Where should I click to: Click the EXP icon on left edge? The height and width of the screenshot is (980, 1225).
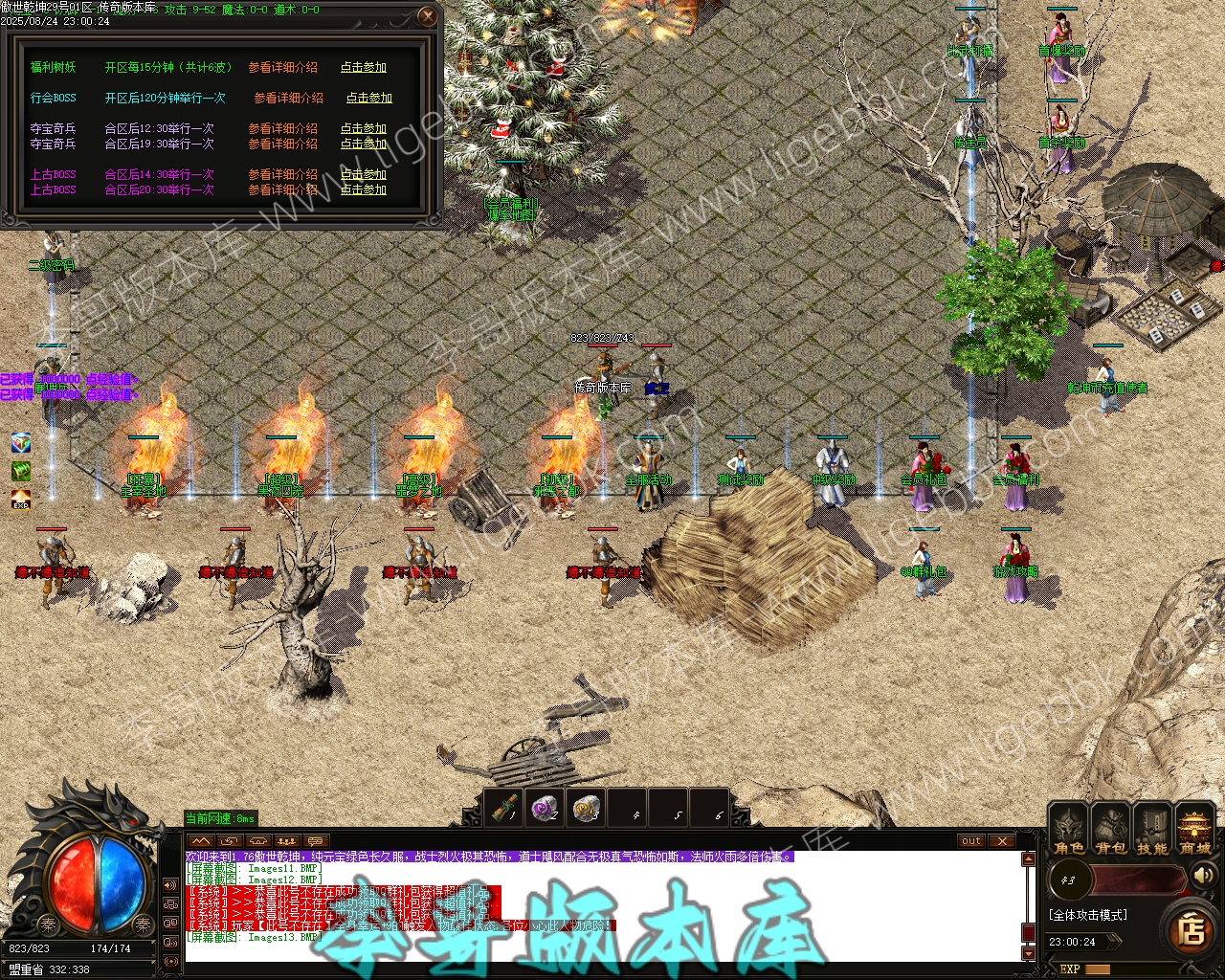point(20,500)
